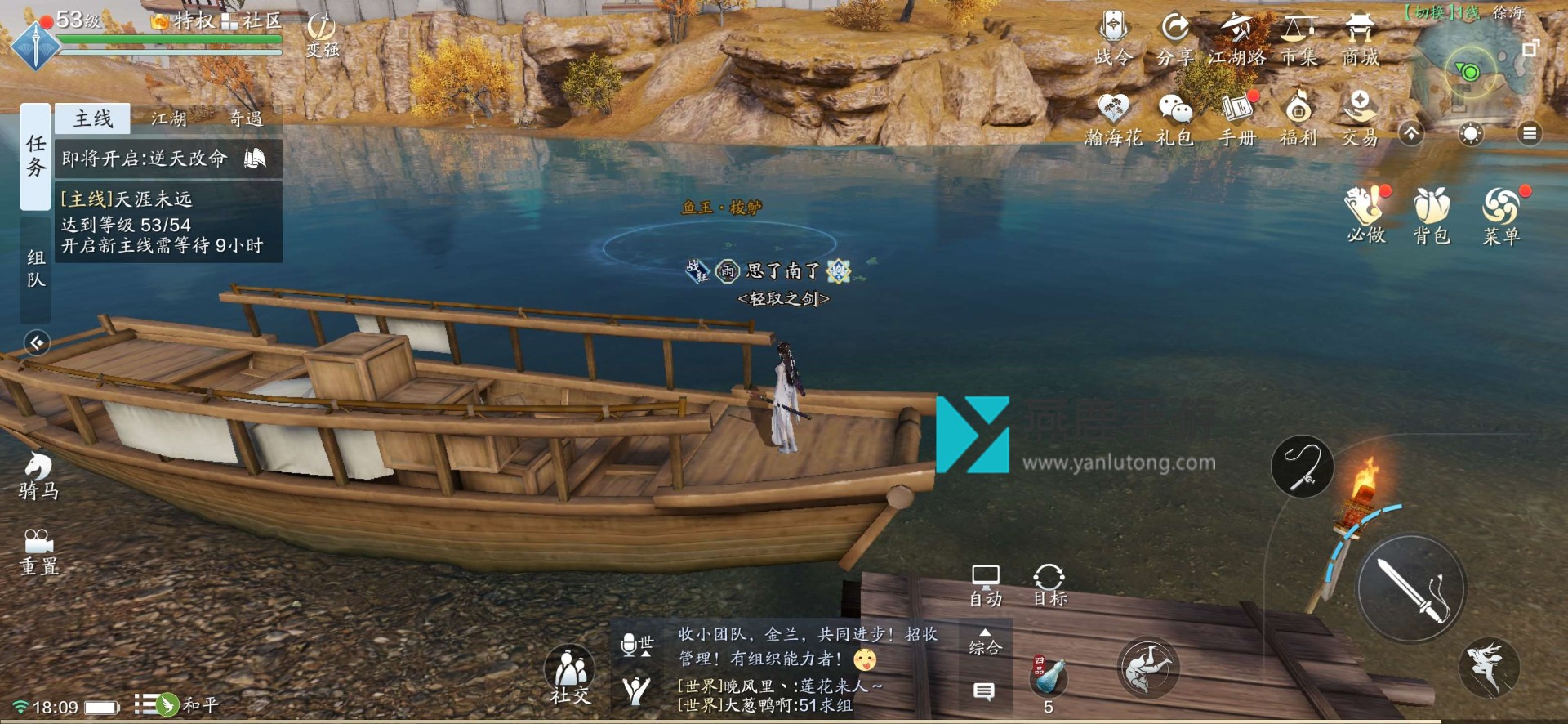
Task: Click the 分享 share icon
Action: click(x=1175, y=38)
